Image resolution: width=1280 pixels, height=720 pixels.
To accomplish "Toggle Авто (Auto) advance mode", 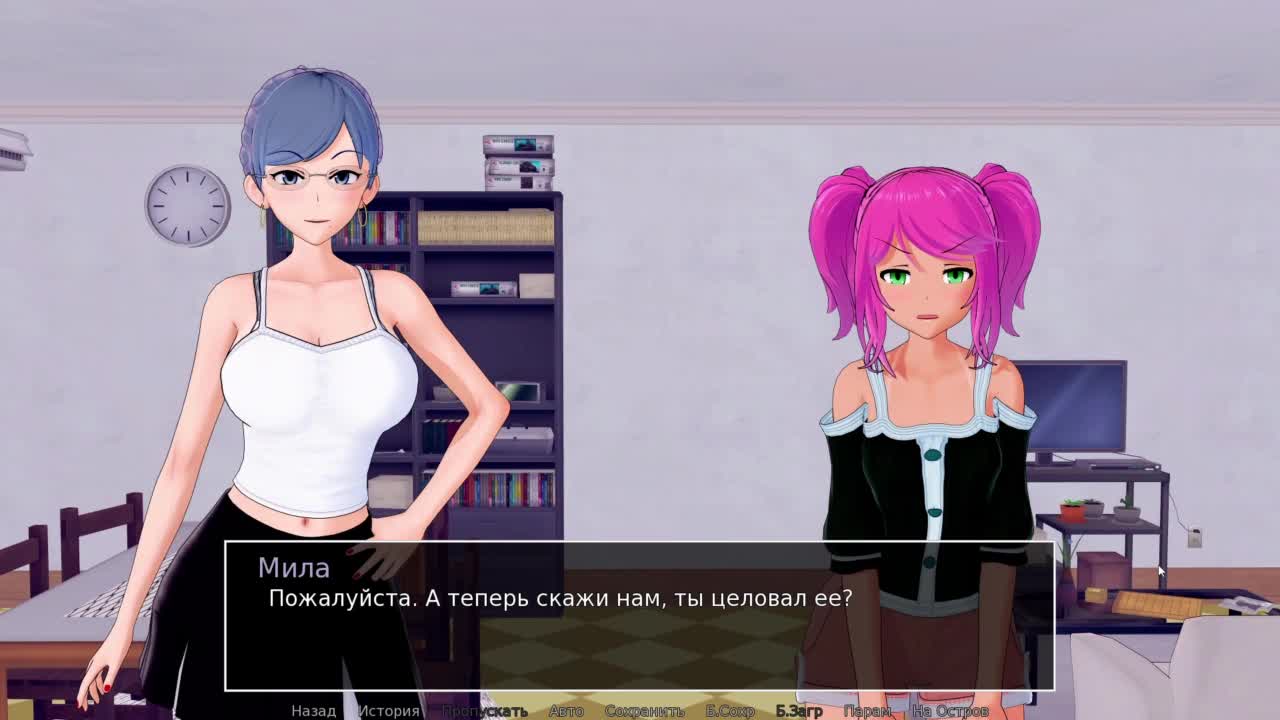I will [566, 711].
